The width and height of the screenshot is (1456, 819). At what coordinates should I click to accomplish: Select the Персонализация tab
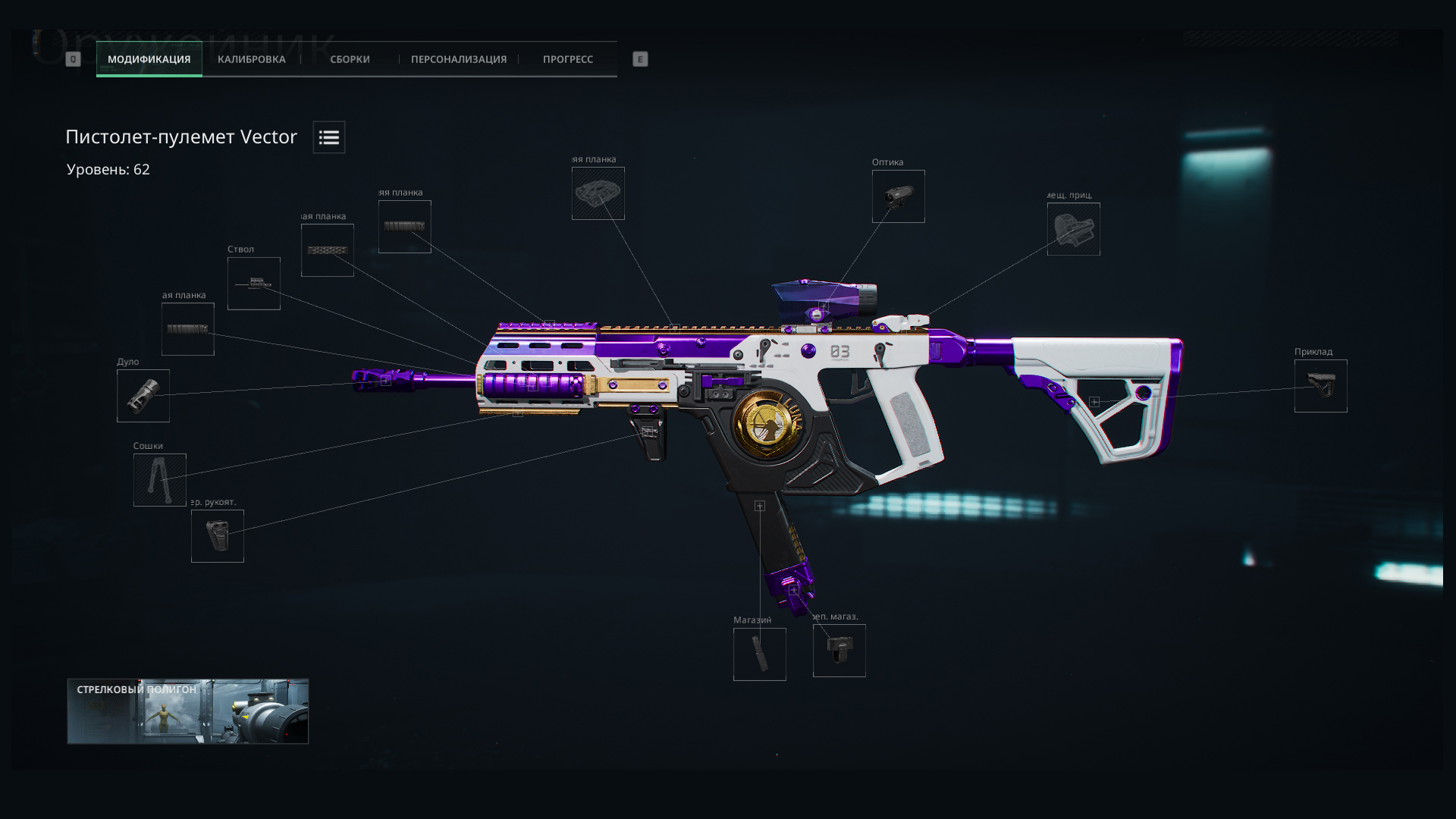(x=458, y=59)
